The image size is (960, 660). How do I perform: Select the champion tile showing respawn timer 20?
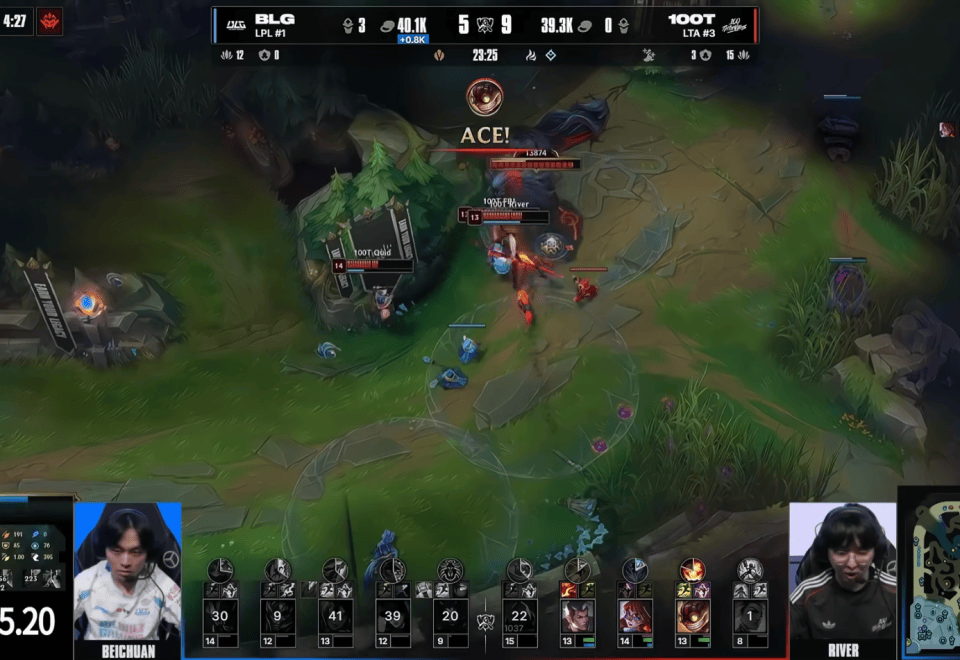pyautogui.click(x=449, y=616)
